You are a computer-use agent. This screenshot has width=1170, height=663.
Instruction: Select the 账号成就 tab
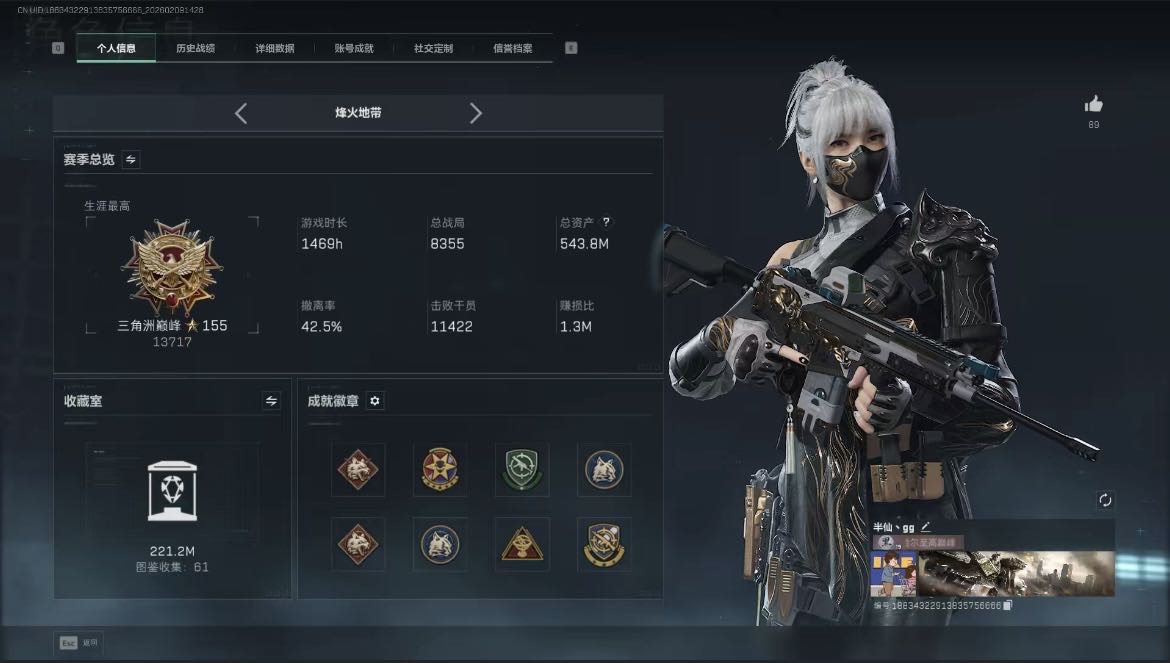[354, 48]
